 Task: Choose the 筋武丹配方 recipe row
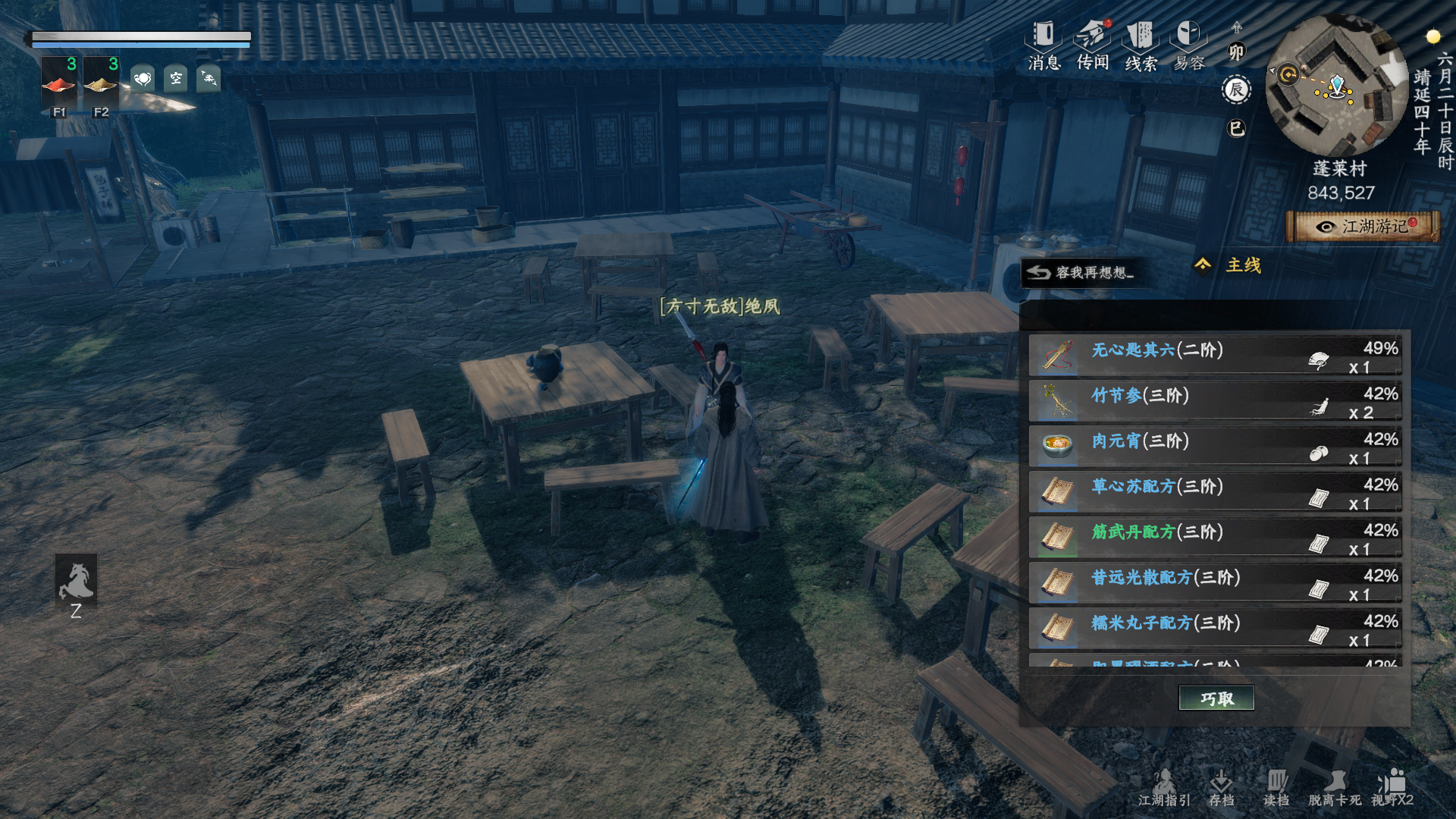pyautogui.click(x=1214, y=539)
